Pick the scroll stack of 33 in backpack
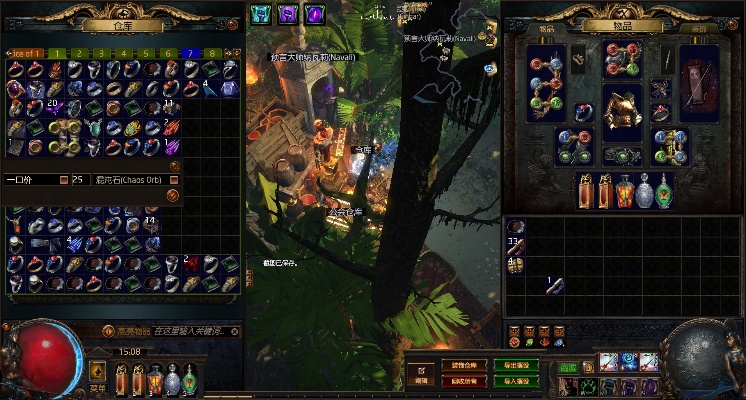Viewport: 746px width, 400px height. click(516, 247)
